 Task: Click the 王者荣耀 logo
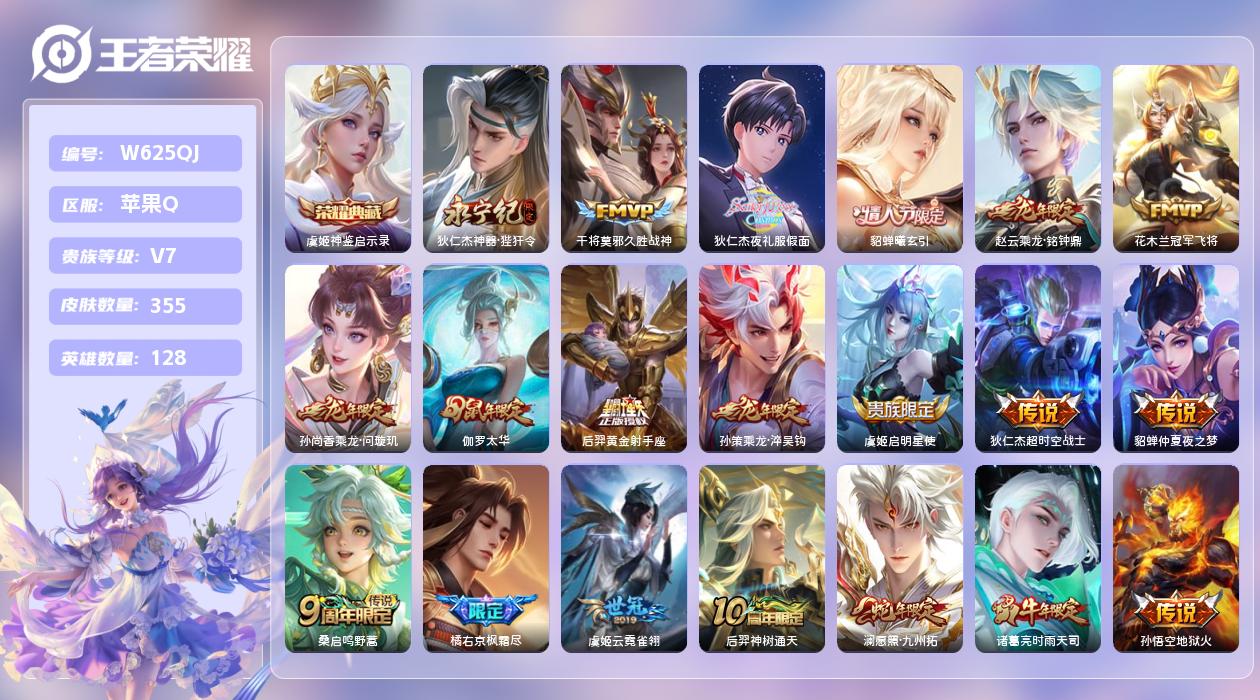point(141,54)
